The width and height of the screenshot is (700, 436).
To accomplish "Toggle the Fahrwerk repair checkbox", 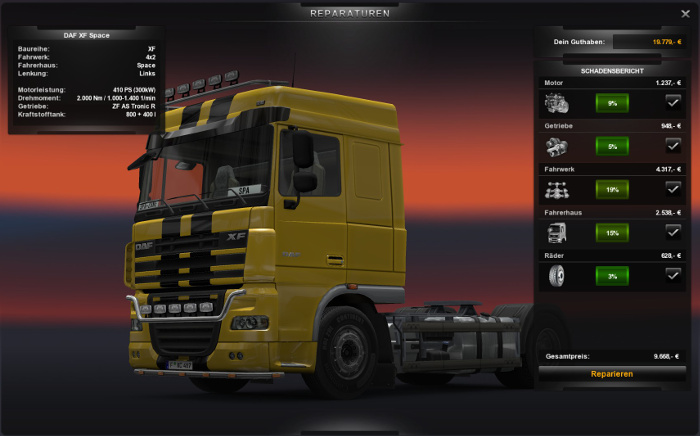I will (673, 188).
